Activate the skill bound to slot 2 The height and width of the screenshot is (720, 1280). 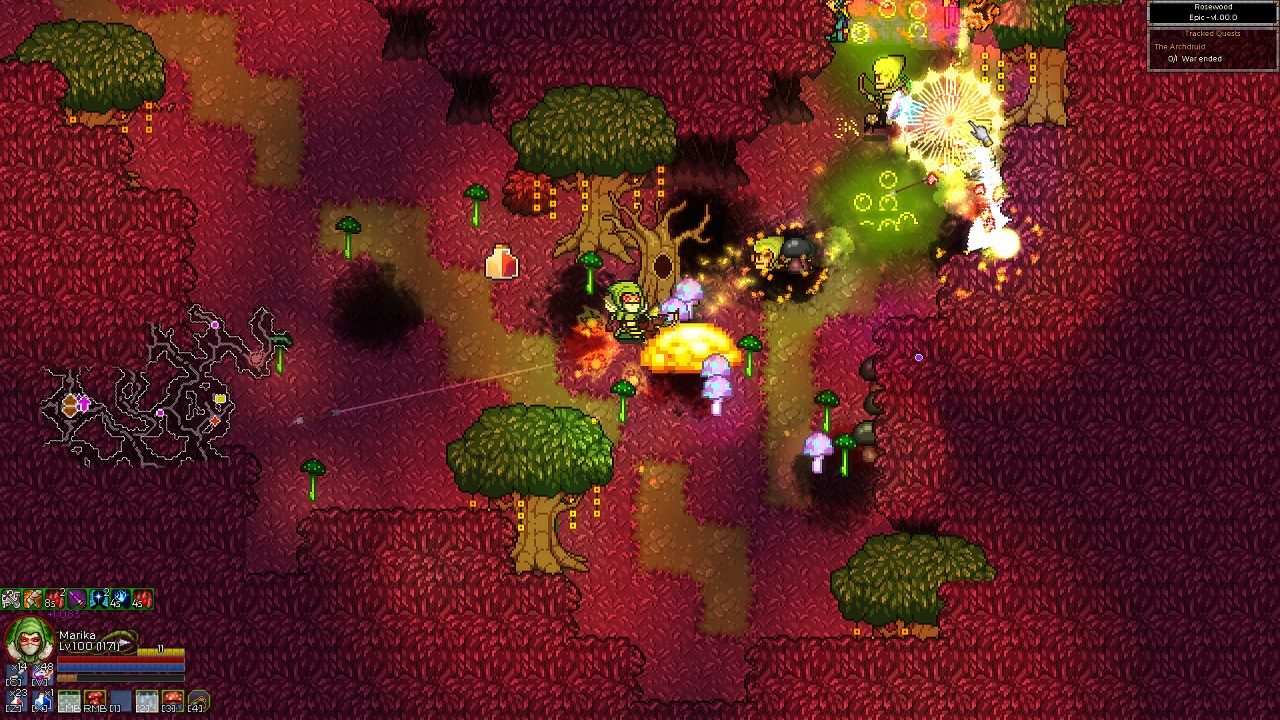(x=147, y=700)
